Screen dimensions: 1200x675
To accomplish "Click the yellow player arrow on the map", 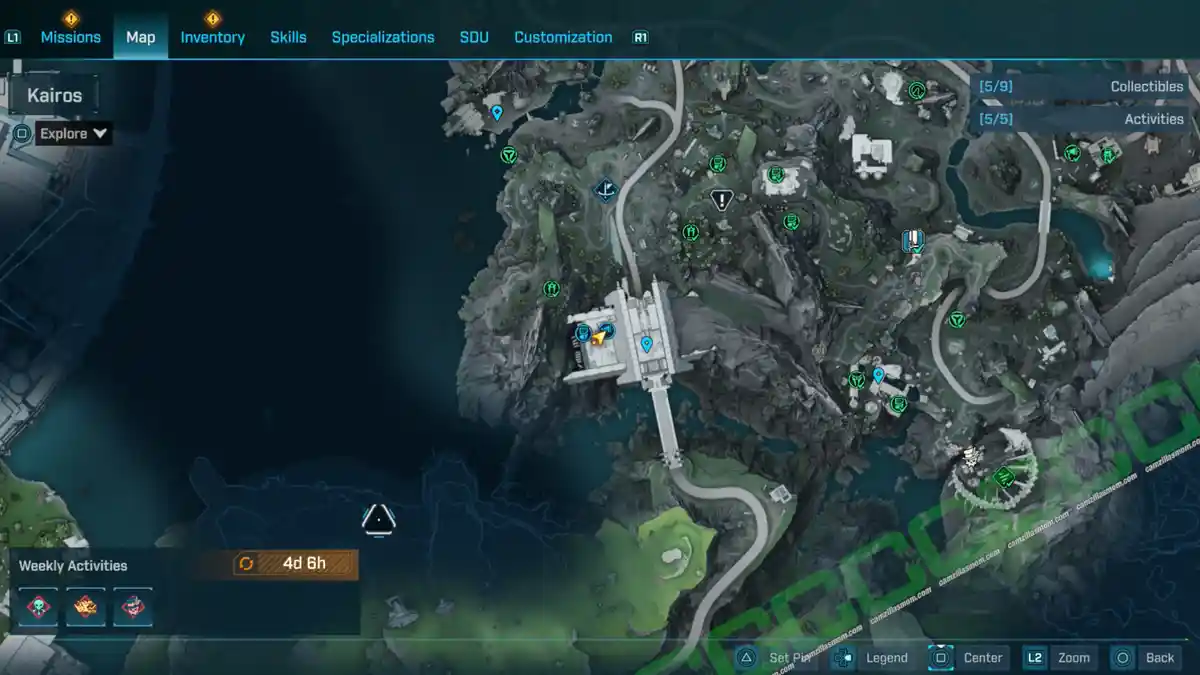I will [599, 338].
